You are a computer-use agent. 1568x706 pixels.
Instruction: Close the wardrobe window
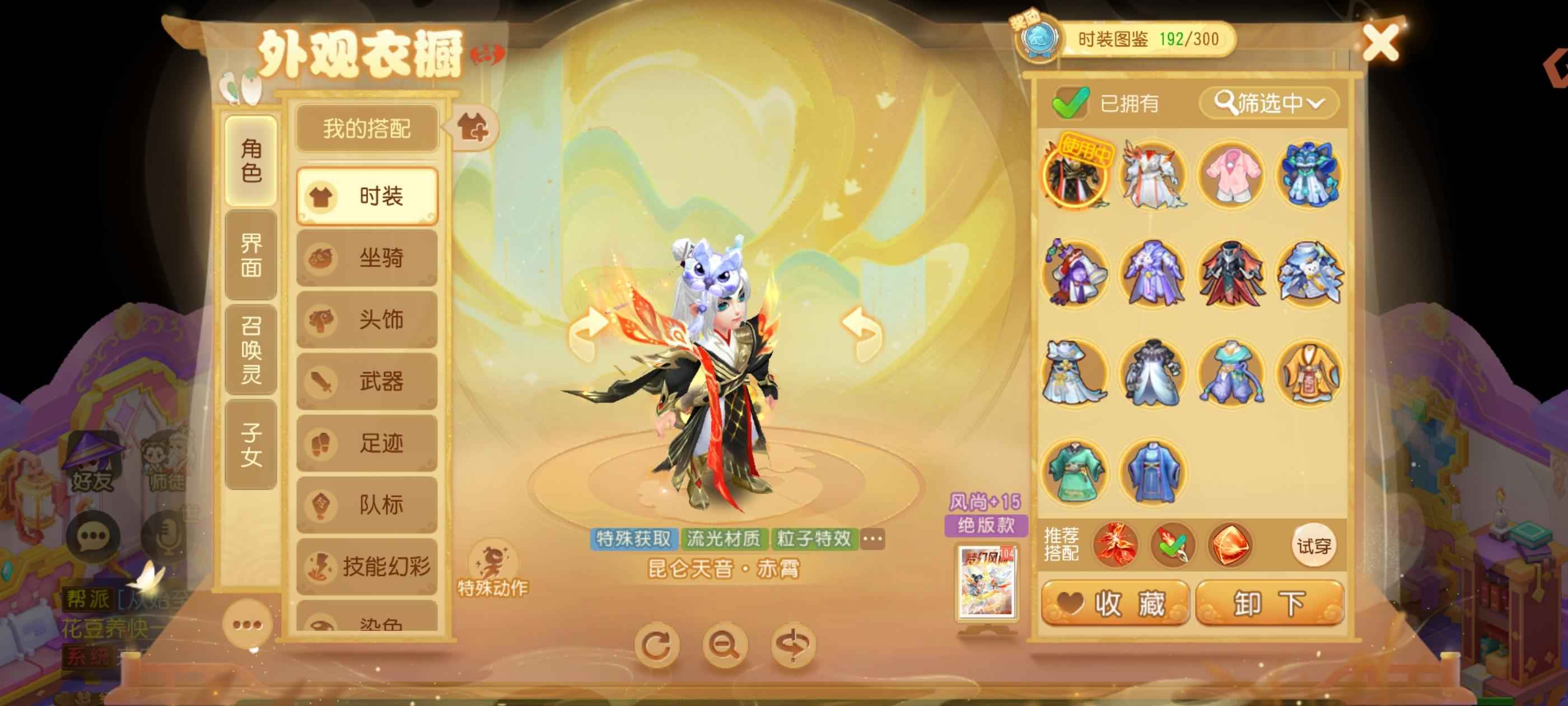tap(1379, 43)
